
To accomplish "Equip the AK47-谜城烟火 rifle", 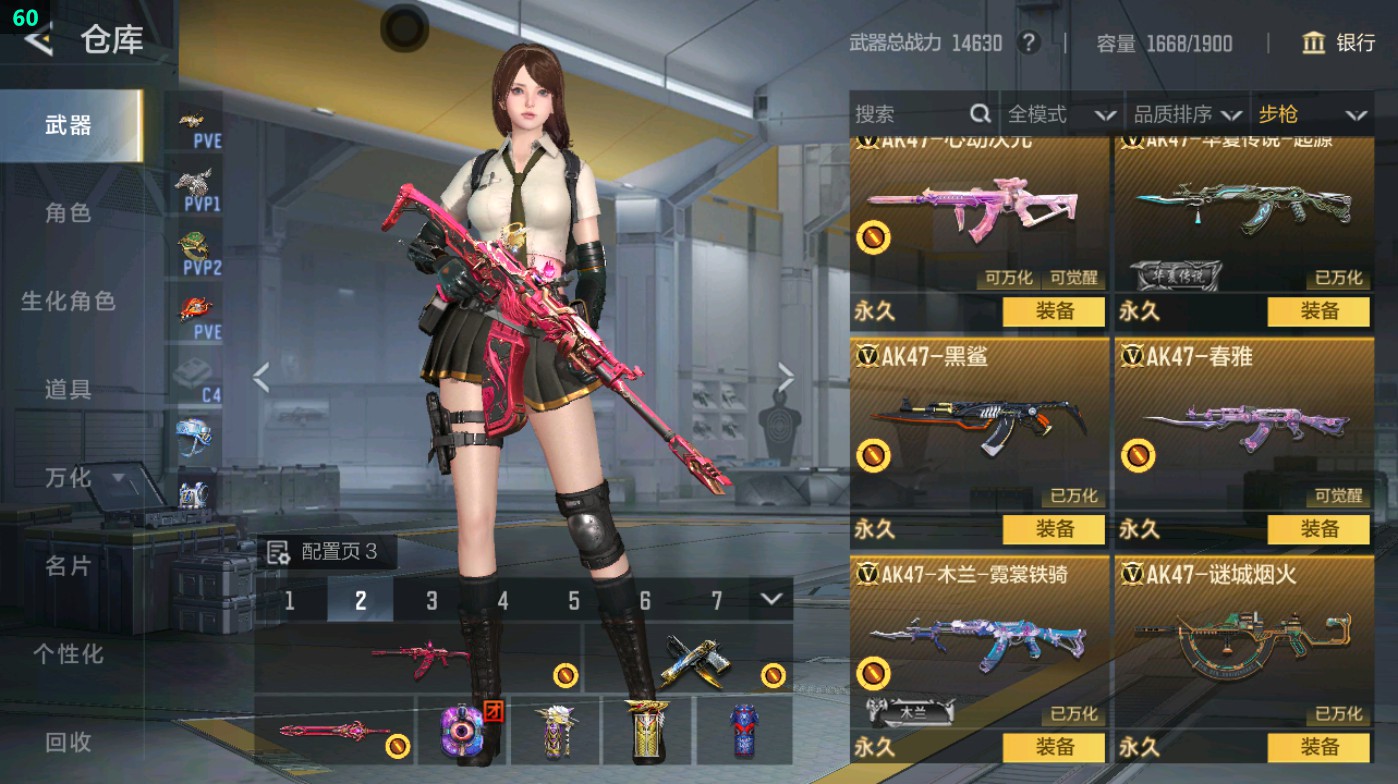I will tap(1318, 746).
